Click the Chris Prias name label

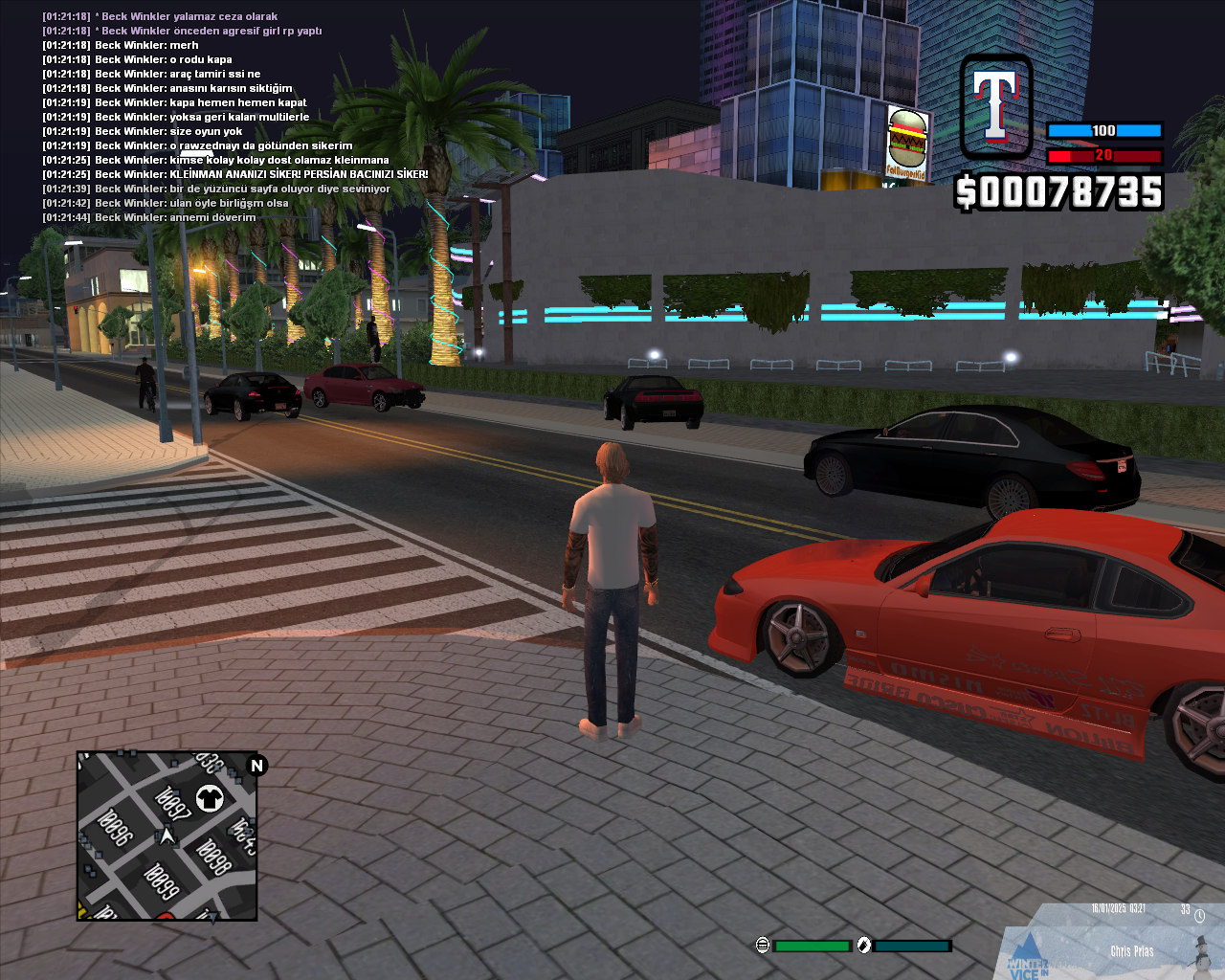[1131, 951]
